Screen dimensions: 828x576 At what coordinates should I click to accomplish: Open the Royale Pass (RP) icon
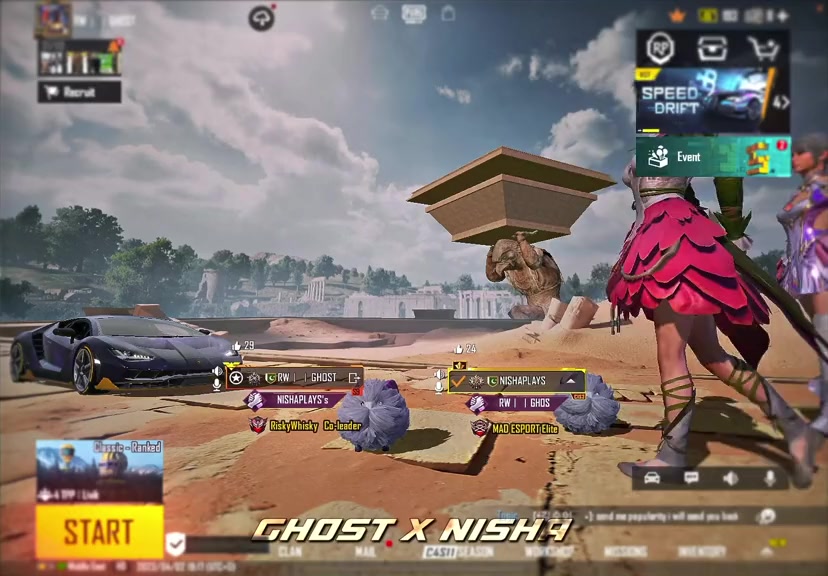pyautogui.click(x=660, y=49)
